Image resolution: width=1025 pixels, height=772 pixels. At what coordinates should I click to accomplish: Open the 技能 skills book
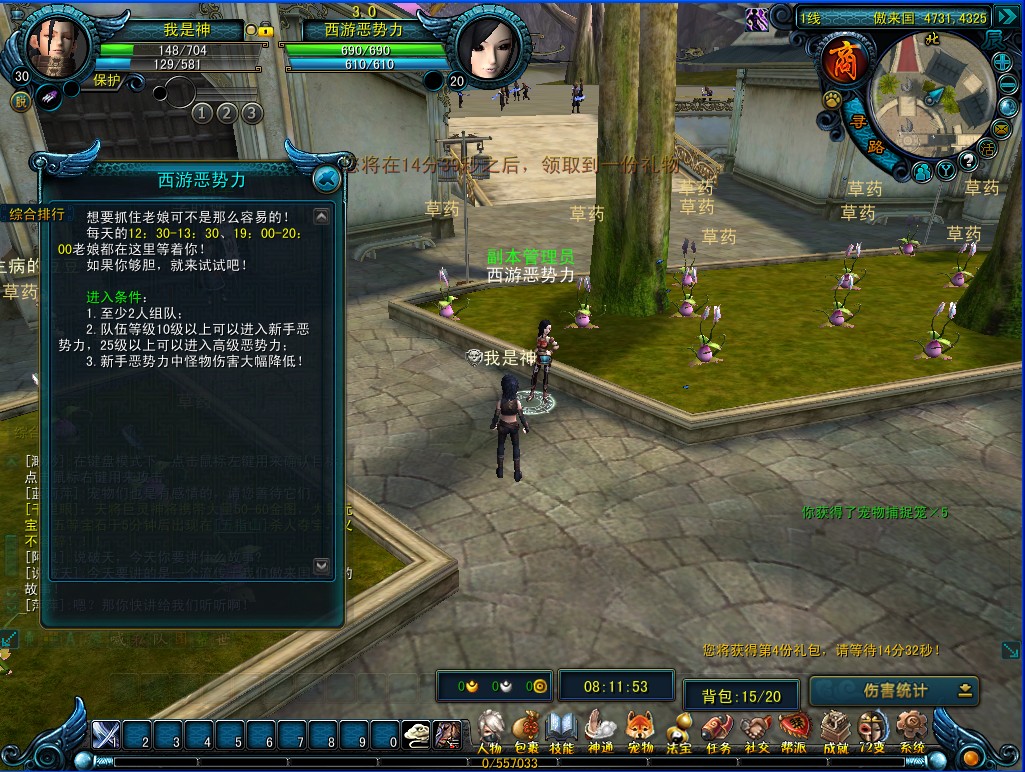tap(561, 730)
